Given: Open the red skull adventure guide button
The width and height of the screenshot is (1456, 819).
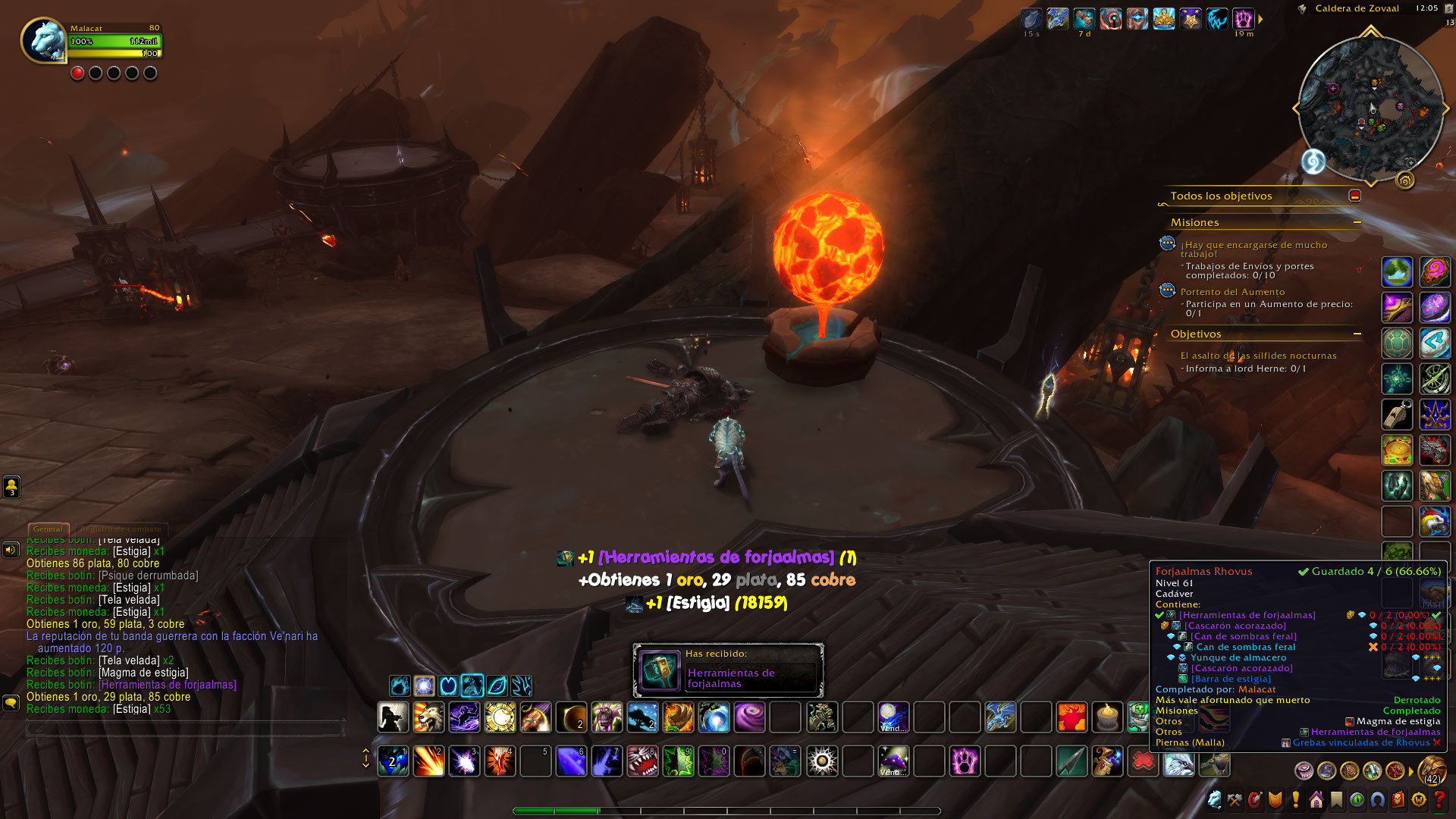Looking at the screenshot, I should pos(1398,800).
